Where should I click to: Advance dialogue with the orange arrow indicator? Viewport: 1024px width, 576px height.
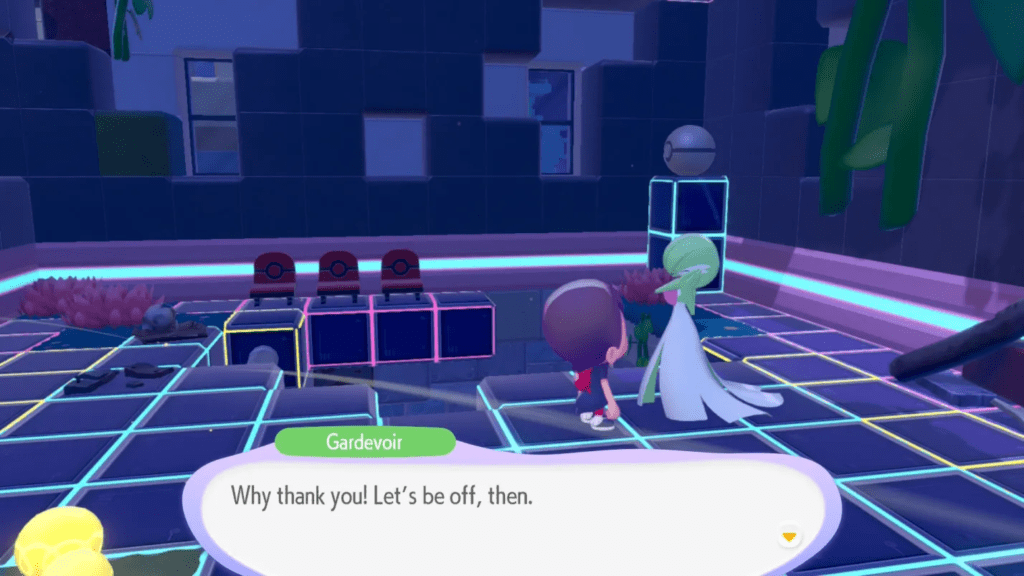789,537
